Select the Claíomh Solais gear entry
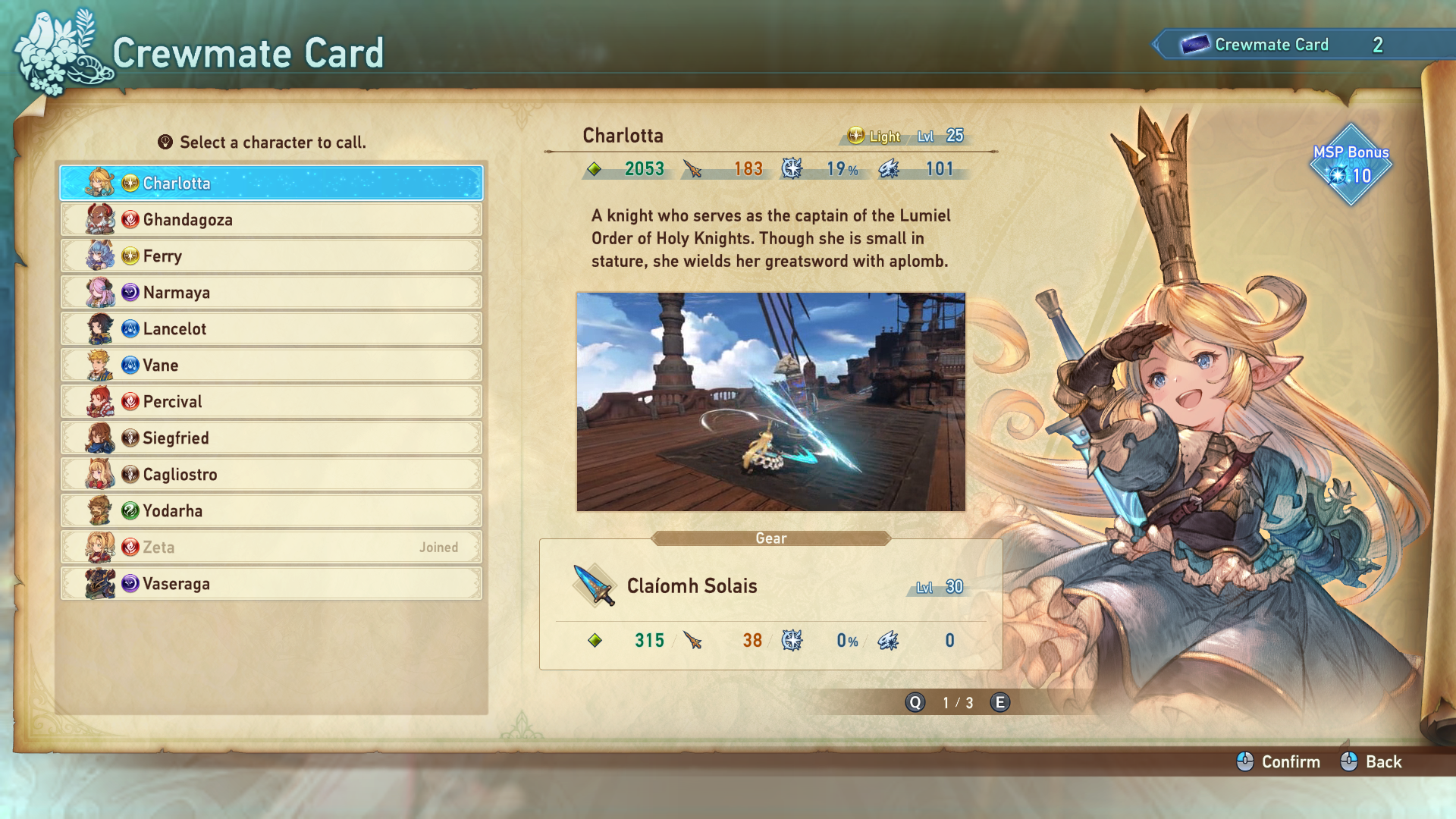 coord(770,587)
